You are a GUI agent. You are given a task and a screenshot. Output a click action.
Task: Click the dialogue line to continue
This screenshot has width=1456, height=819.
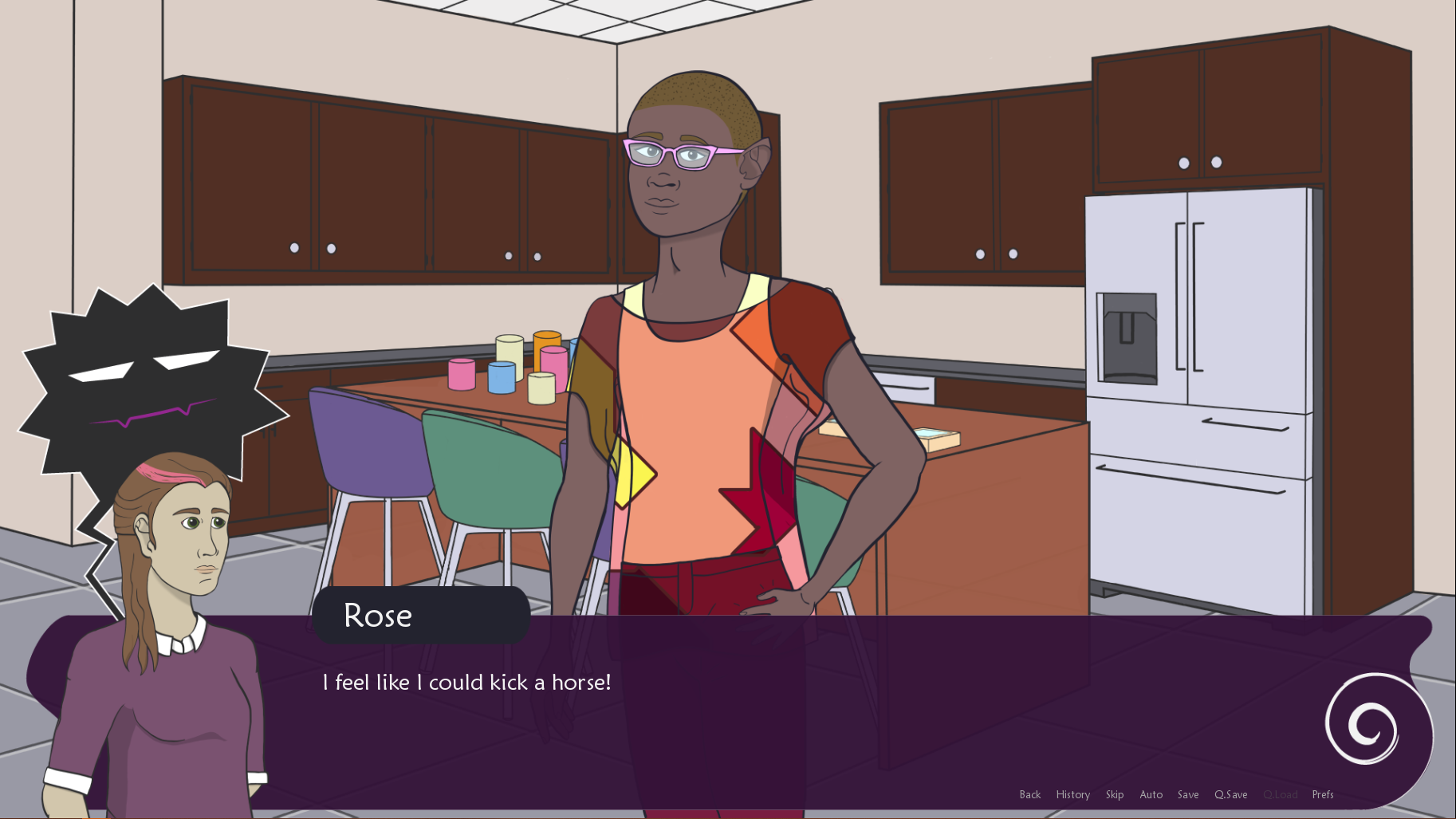(466, 683)
